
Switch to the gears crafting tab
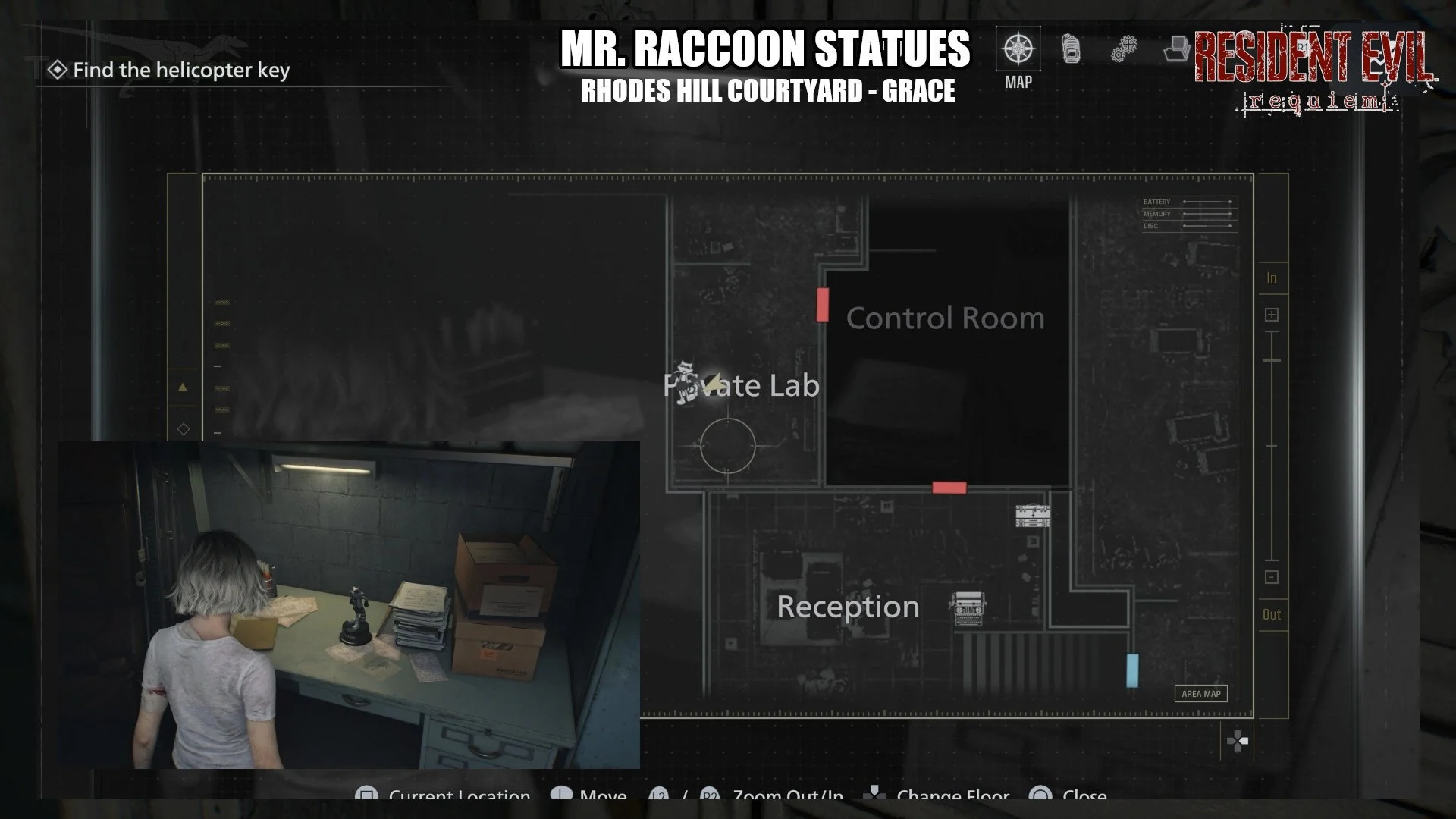click(x=1123, y=50)
